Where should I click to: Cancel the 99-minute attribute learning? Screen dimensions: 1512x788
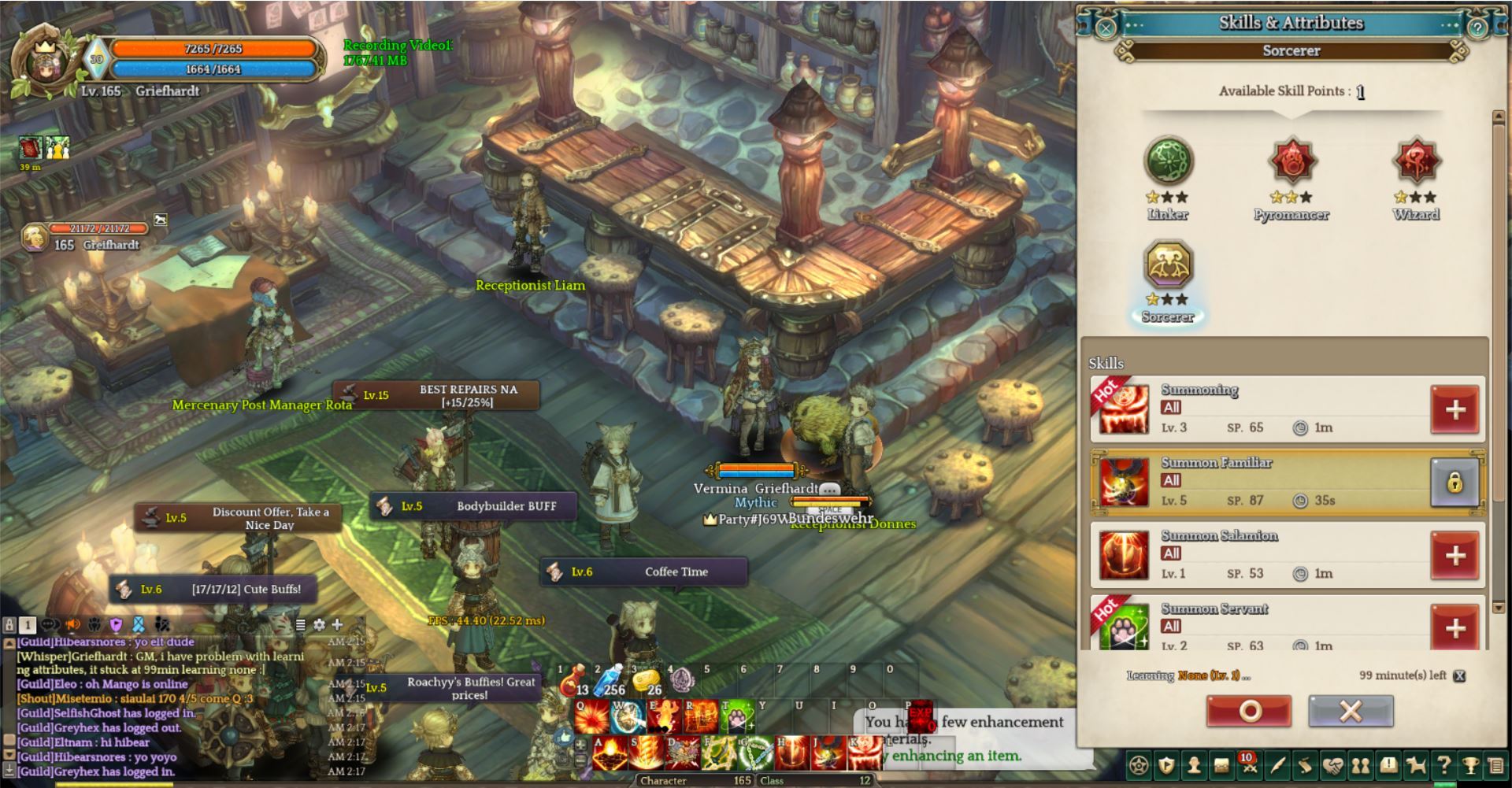click(x=1459, y=676)
